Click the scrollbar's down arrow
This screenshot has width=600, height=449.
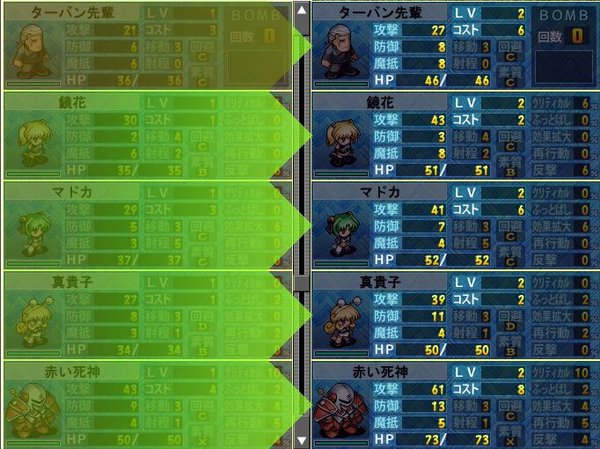point(301,439)
